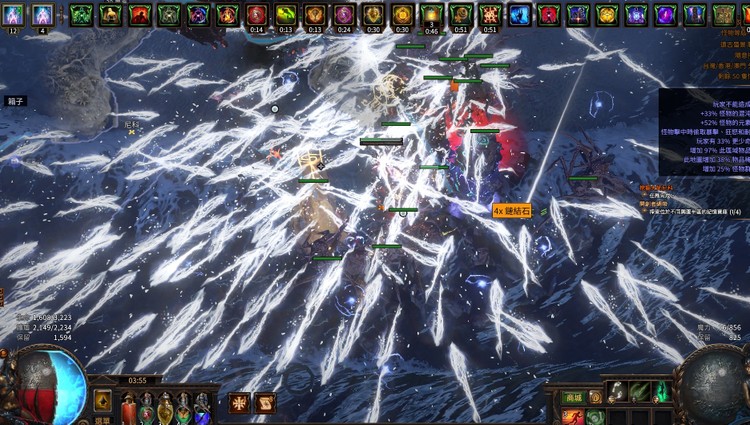Viewport: 750px width, 425px height.
Task: Open the cross-emblem button above the bar
Action: coord(239,402)
